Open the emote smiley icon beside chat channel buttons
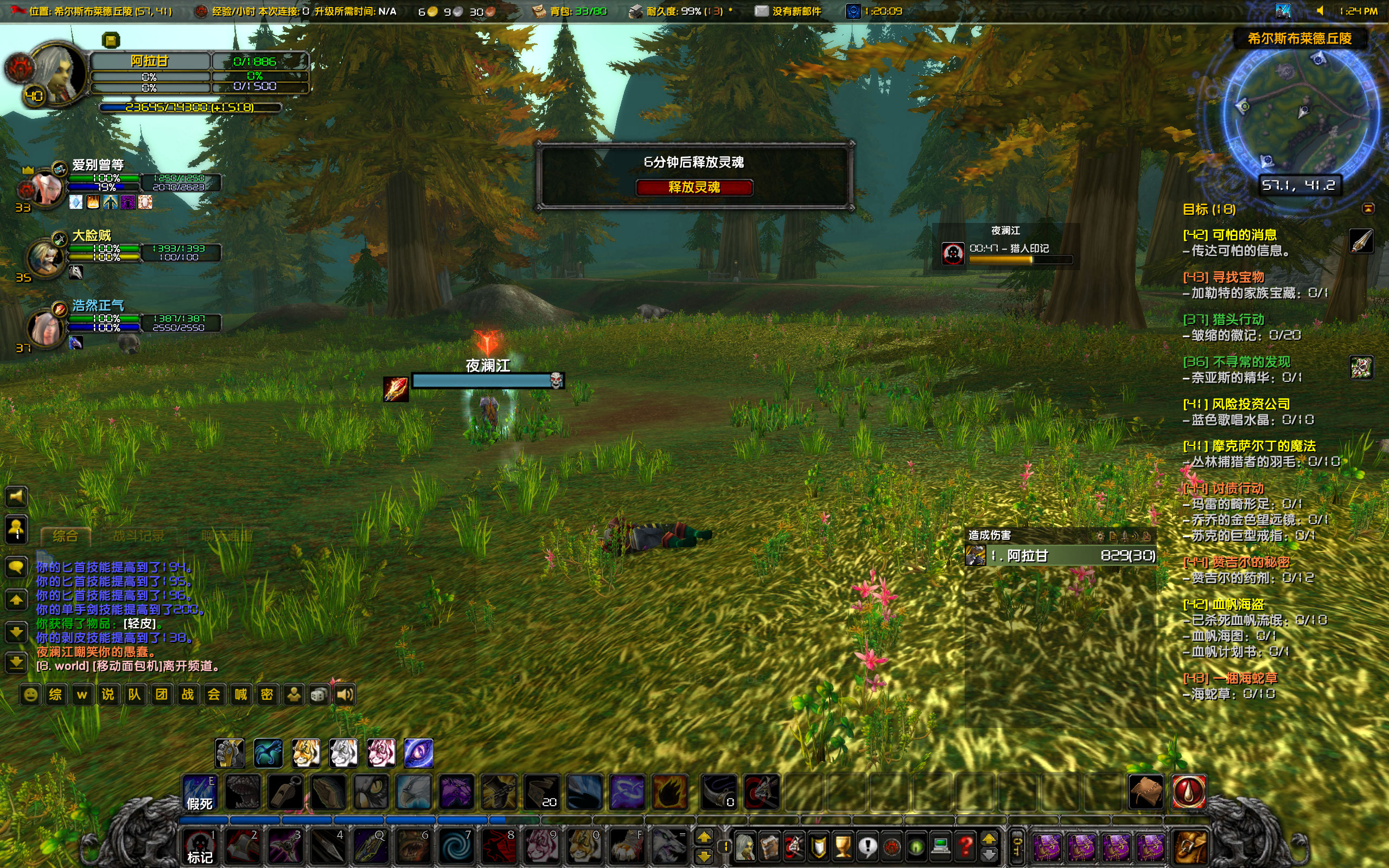 pyautogui.click(x=30, y=694)
